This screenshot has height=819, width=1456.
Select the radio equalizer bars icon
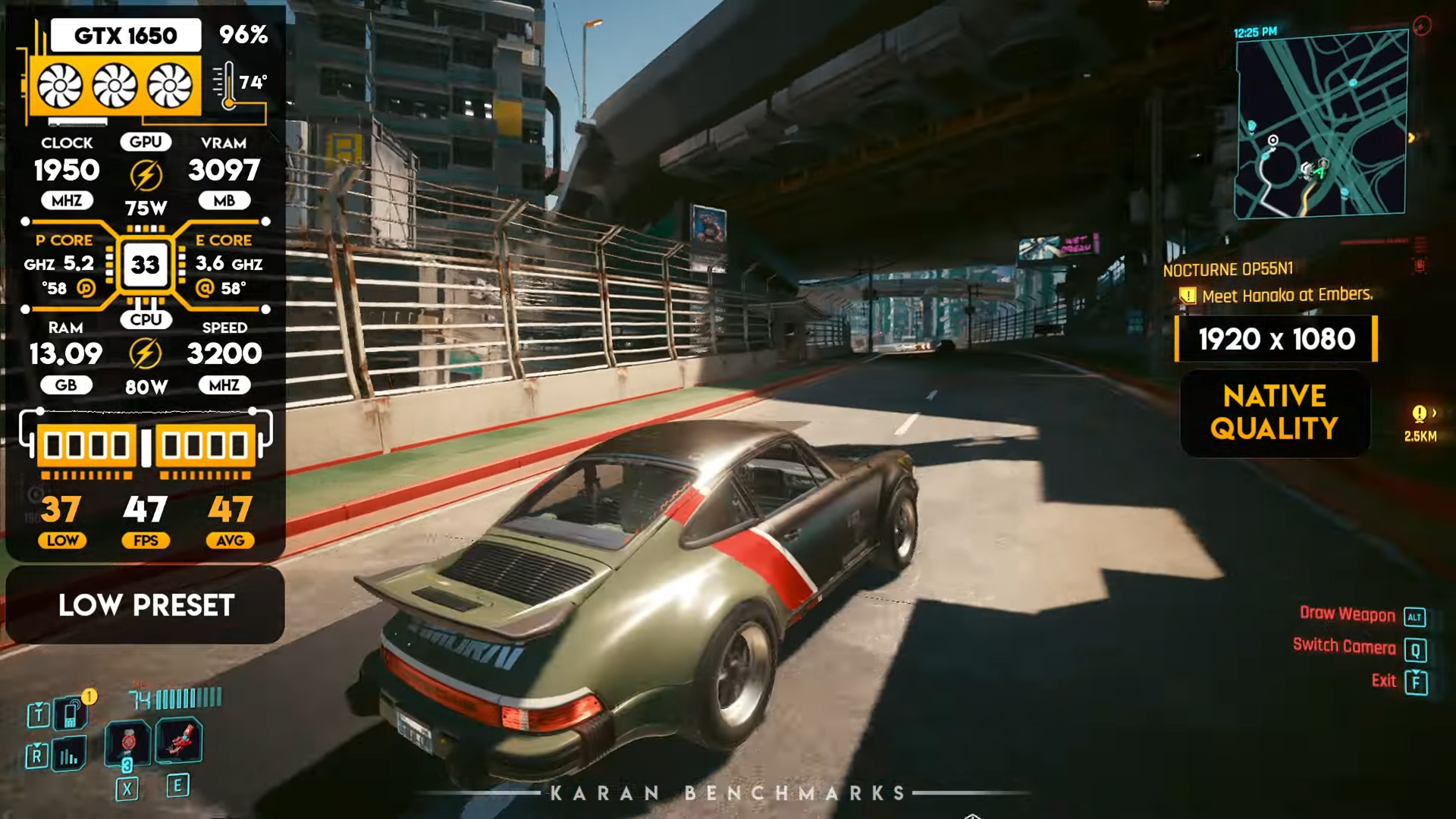[69, 755]
